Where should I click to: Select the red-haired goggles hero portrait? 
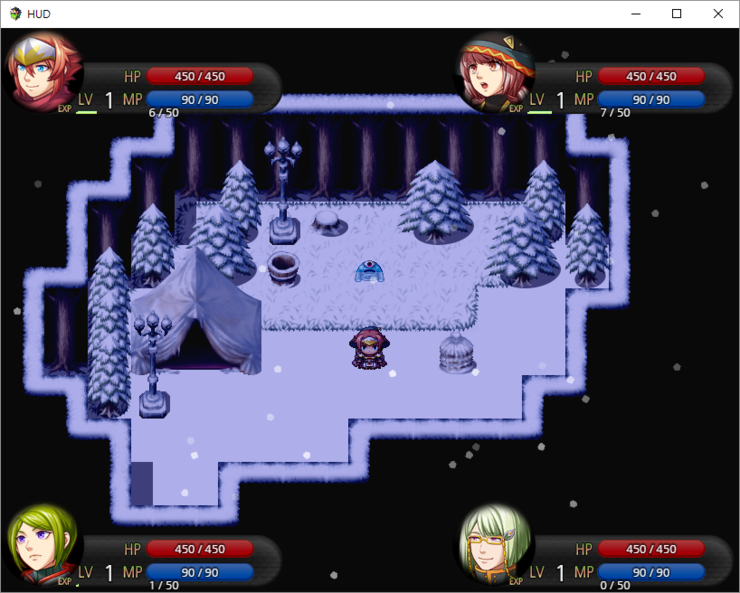tap(42, 72)
